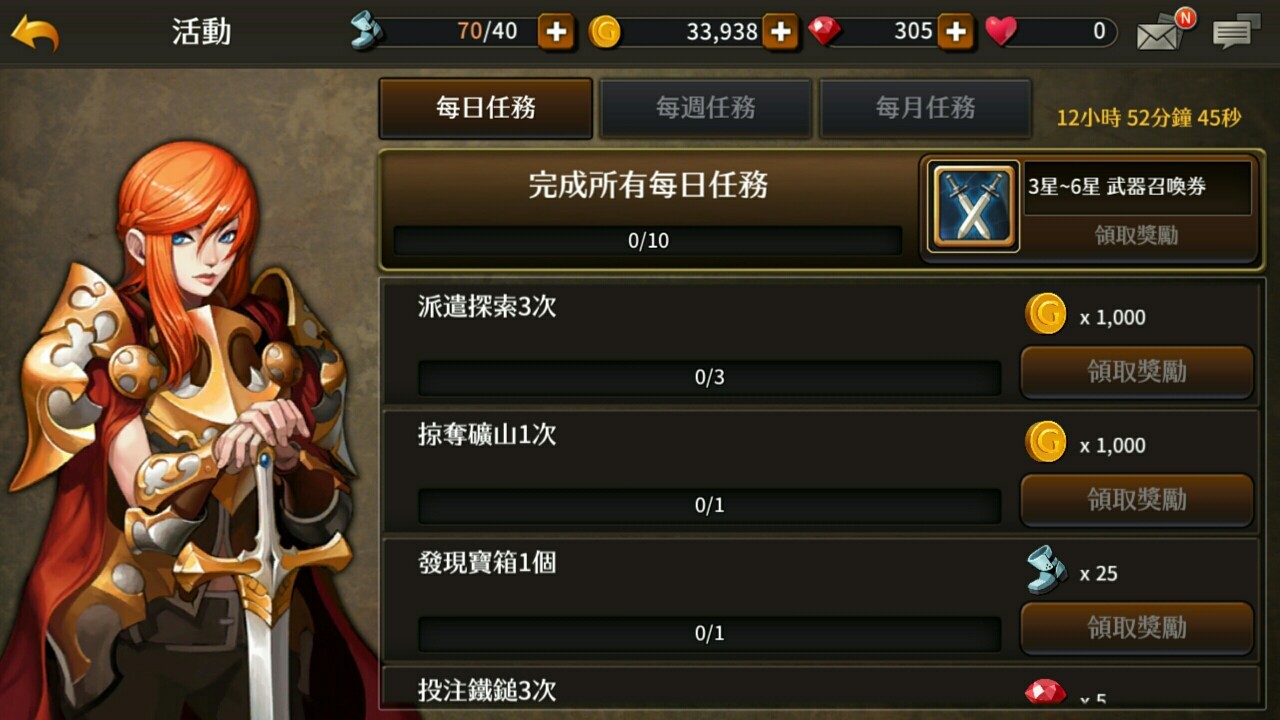Tap the plus to buy more stamina
The height and width of the screenshot is (720, 1280).
tap(556, 31)
